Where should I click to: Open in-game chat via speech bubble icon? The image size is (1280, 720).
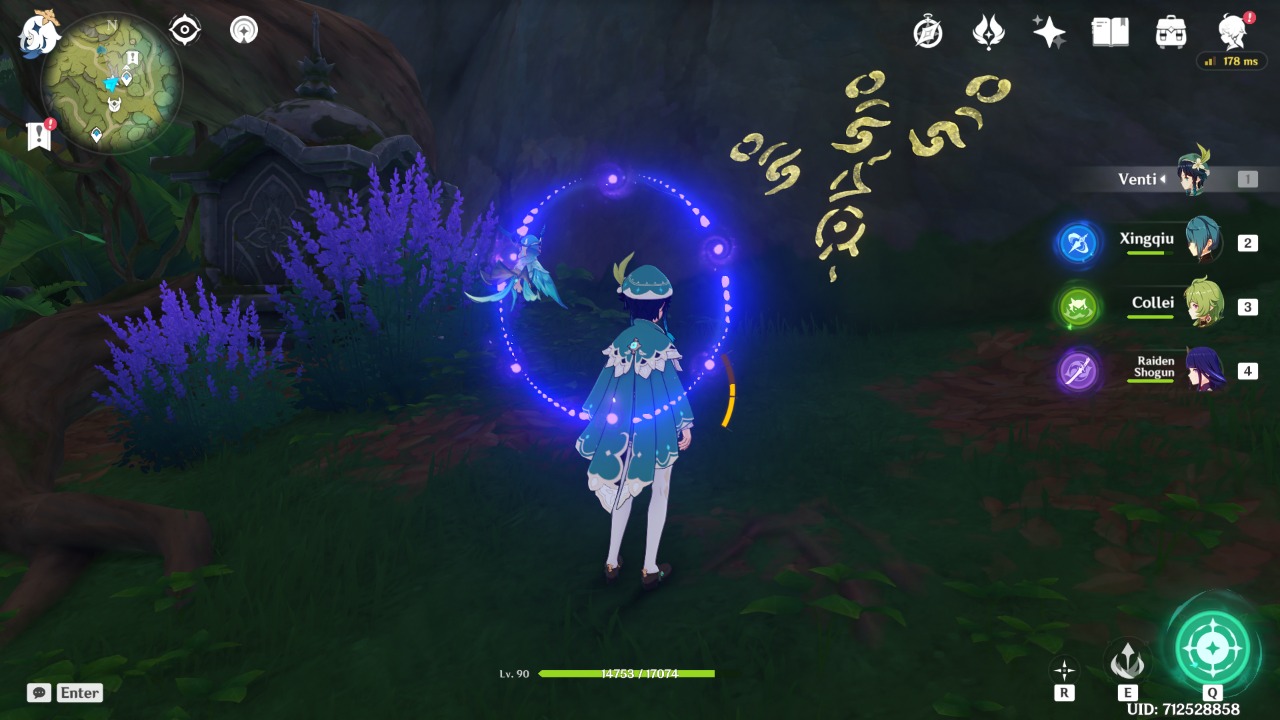coord(37,692)
